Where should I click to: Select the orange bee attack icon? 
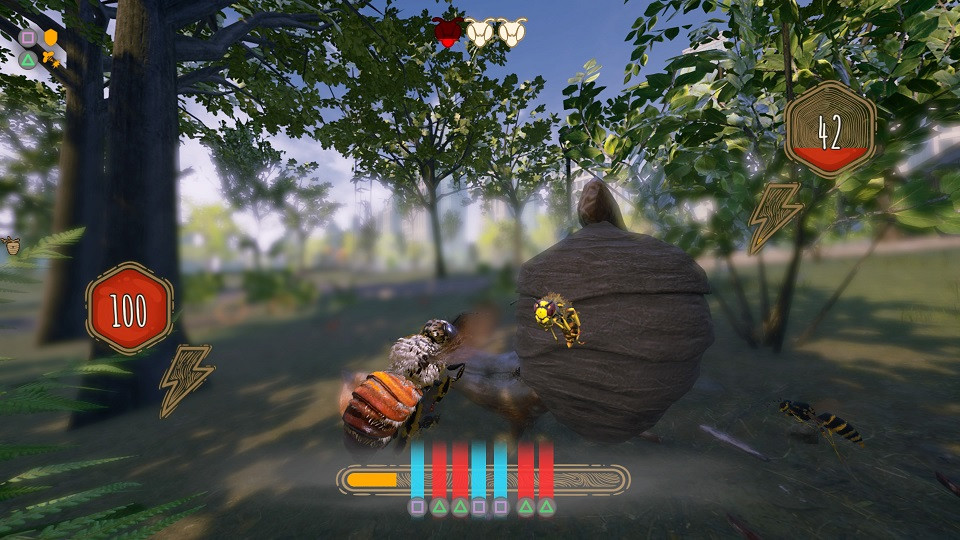coord(51,60)
